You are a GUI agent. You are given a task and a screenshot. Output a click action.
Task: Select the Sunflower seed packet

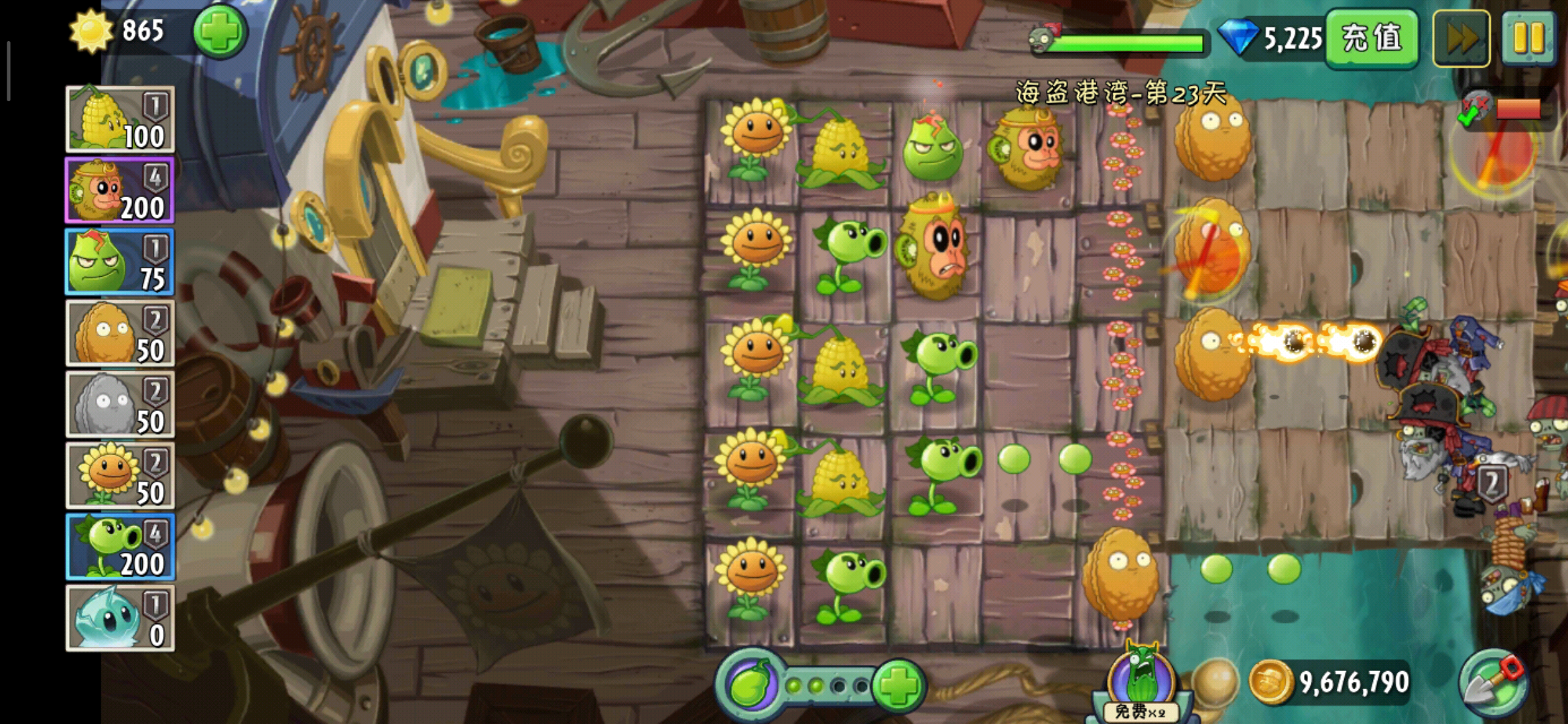[120, 475]
